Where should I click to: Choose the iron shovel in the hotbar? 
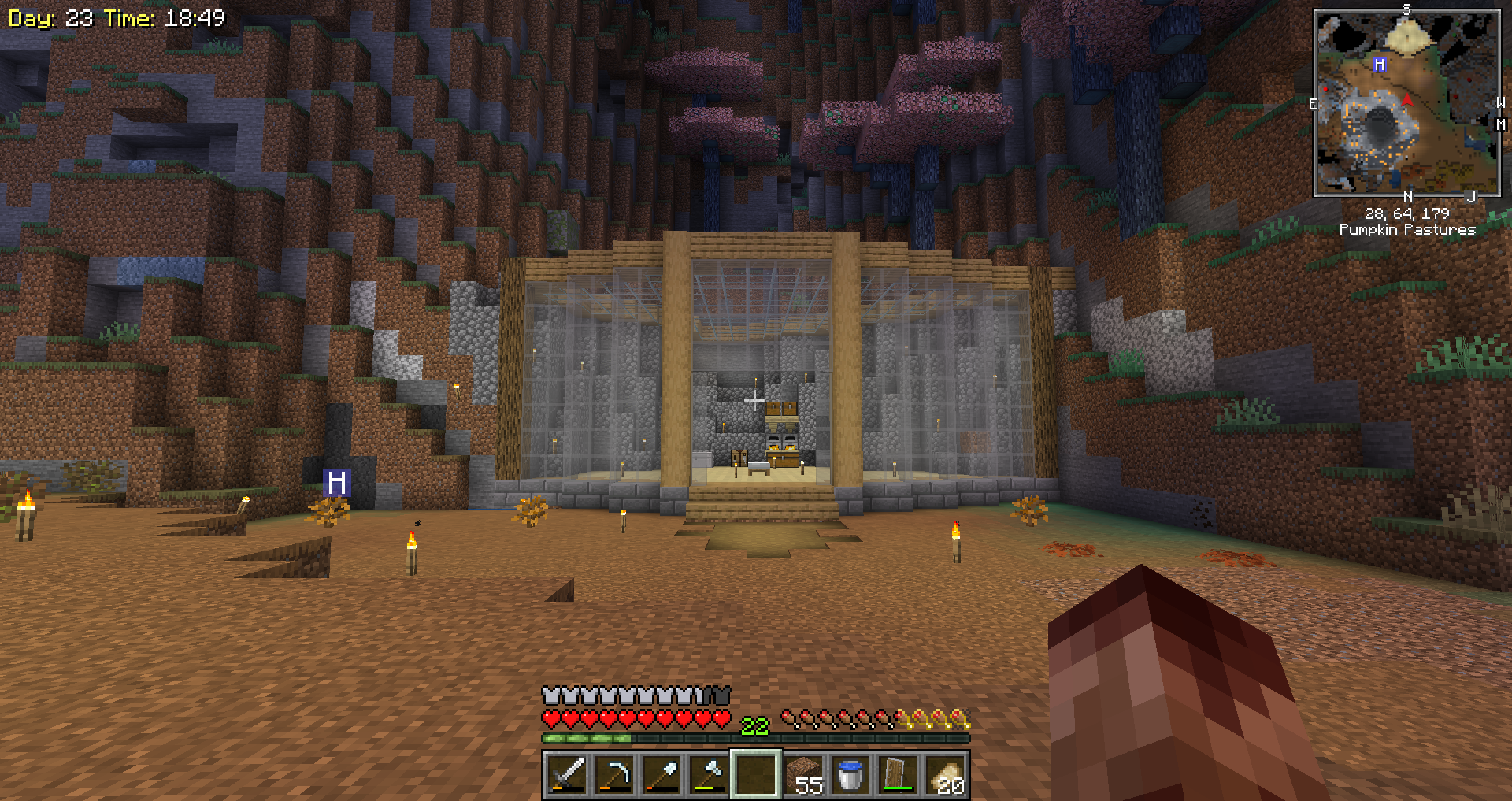[661, 774]
